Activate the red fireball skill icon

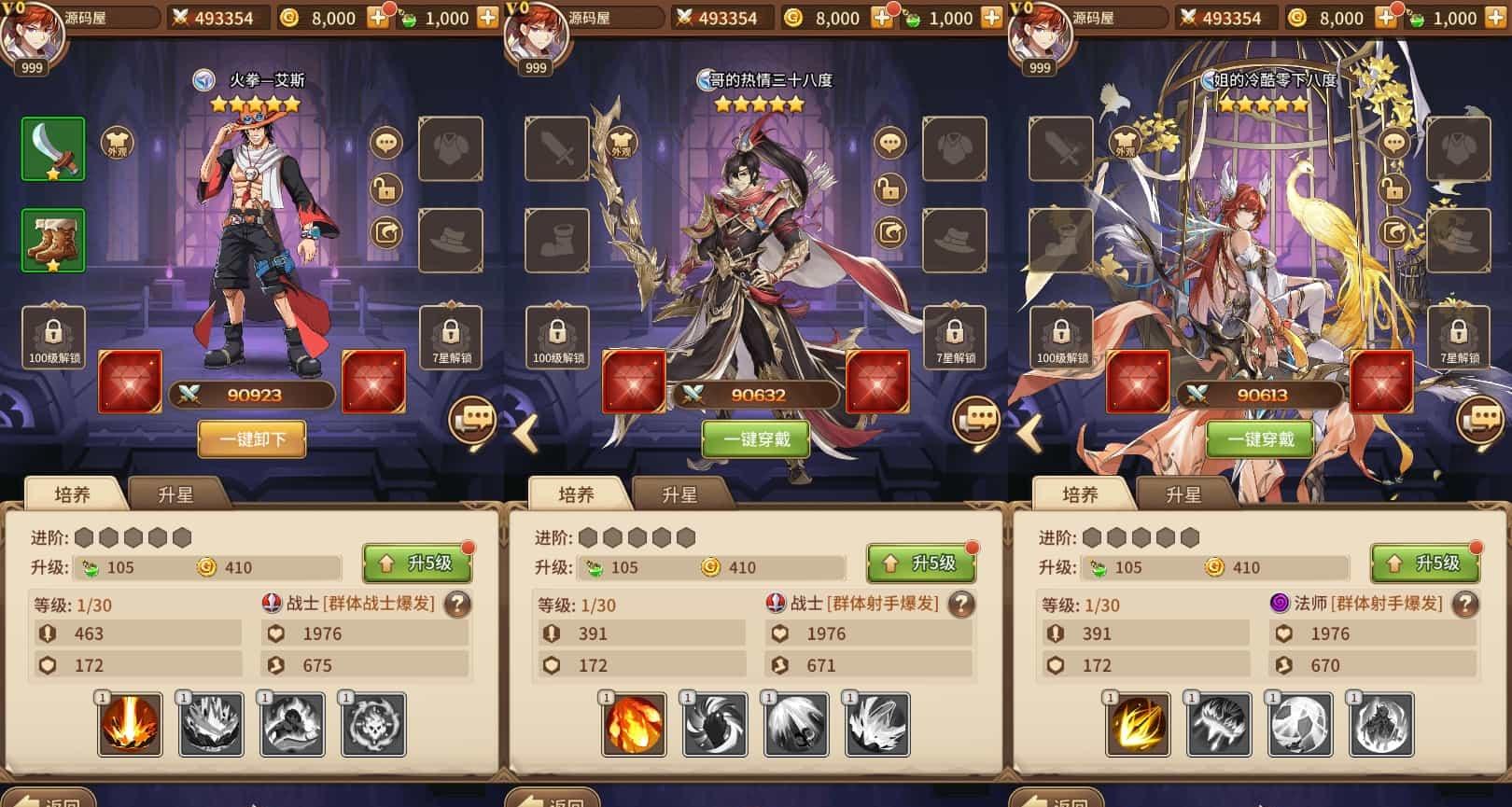tap(635, 724)
